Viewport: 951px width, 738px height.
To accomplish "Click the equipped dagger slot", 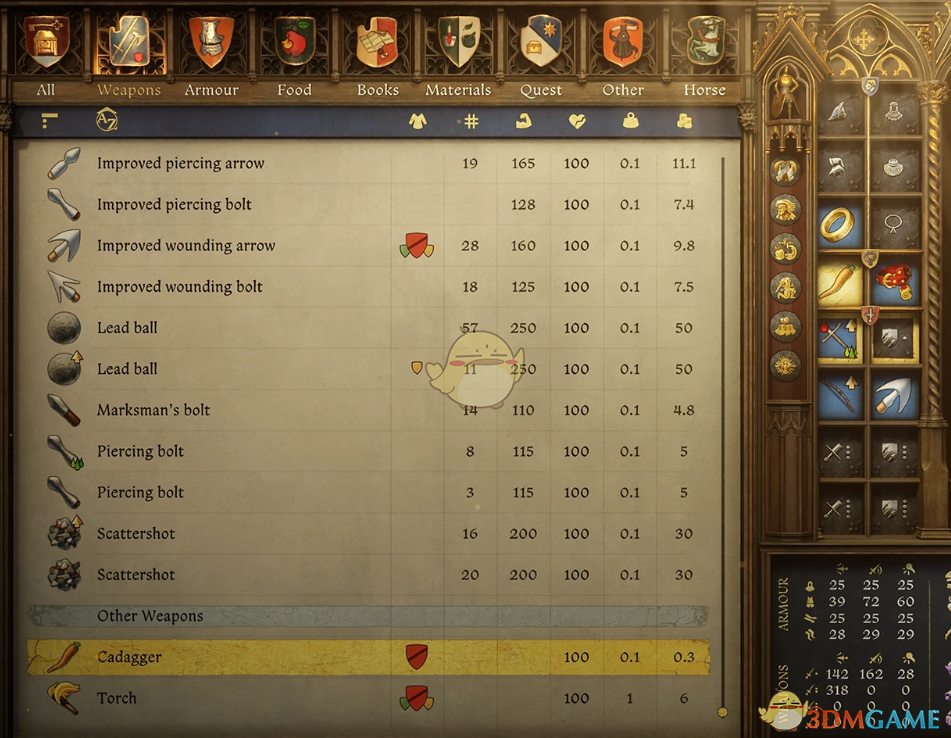I will click(840, 283).
